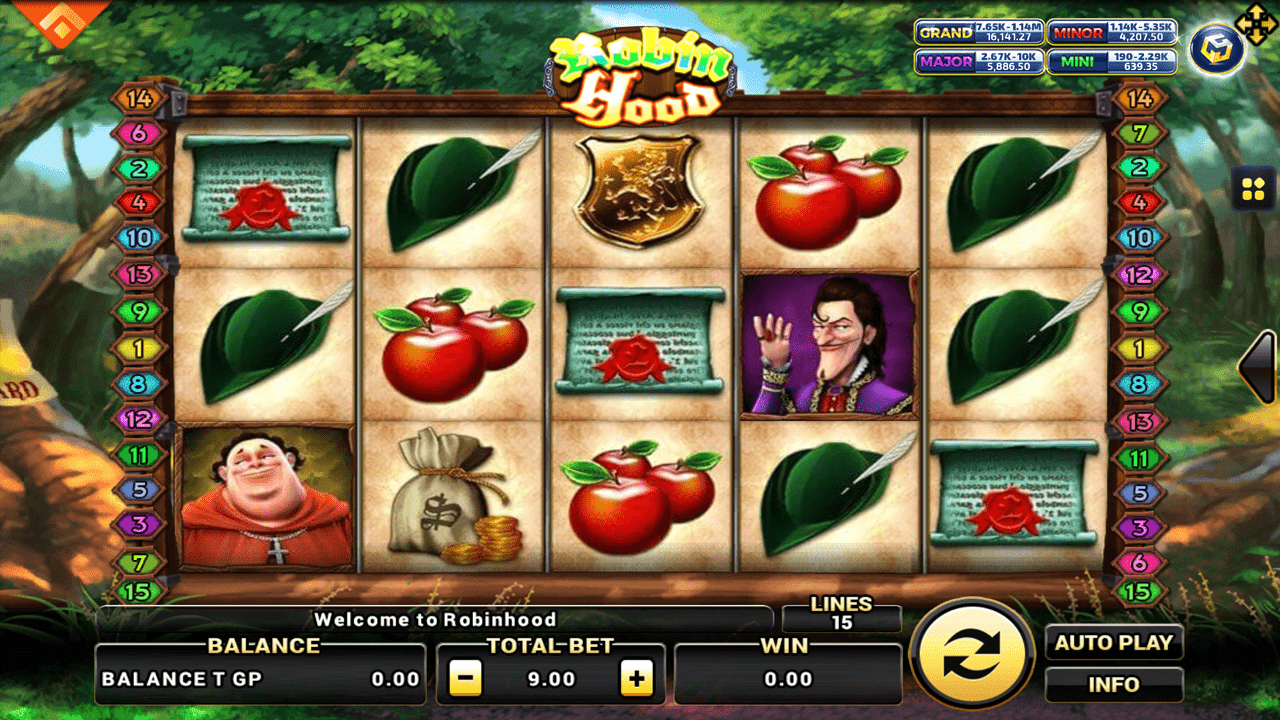Screen dimensions: 1280x720
Task: Increase total bet with plus button
Action: point(636,679)
